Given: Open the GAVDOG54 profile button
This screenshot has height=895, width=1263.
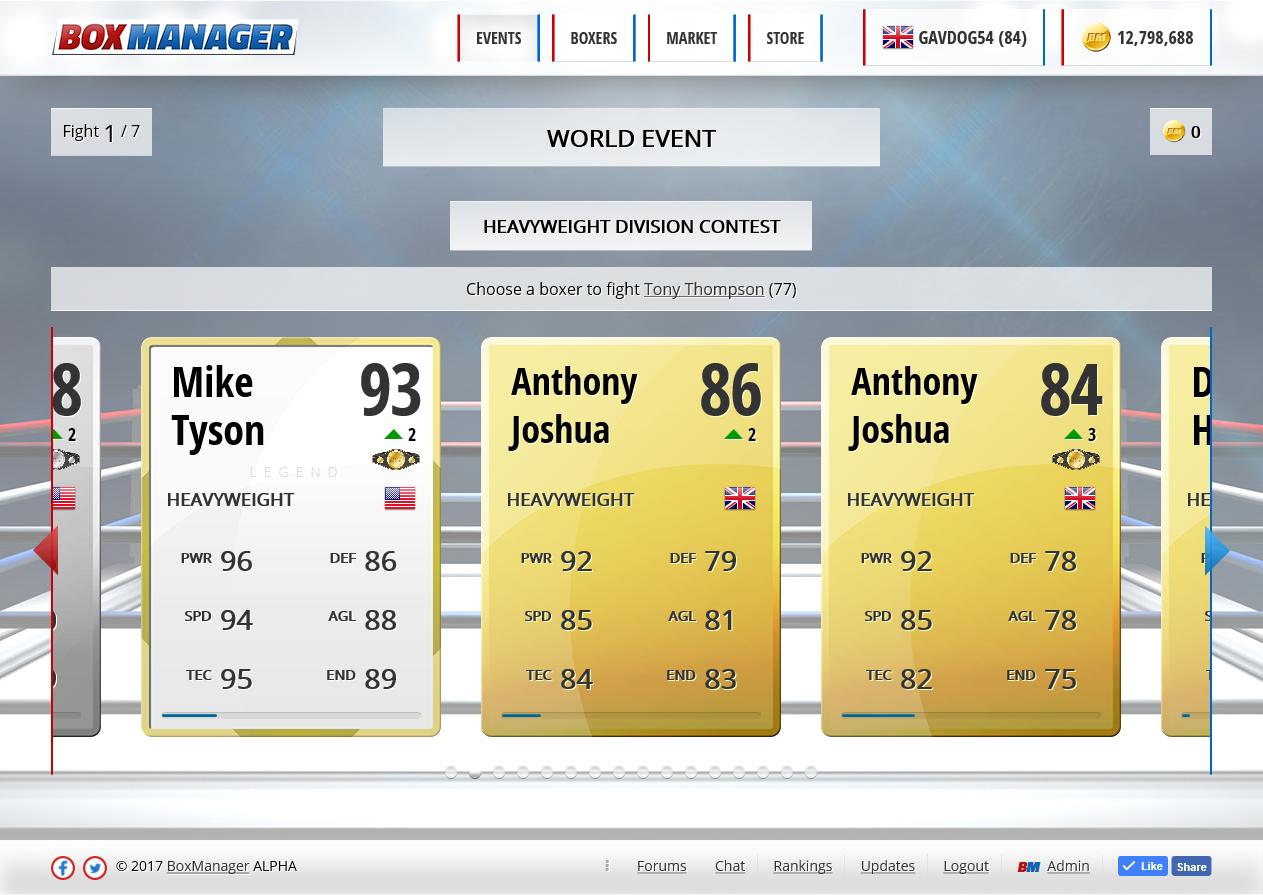Looking at the screenshot, I should point(954,38).
